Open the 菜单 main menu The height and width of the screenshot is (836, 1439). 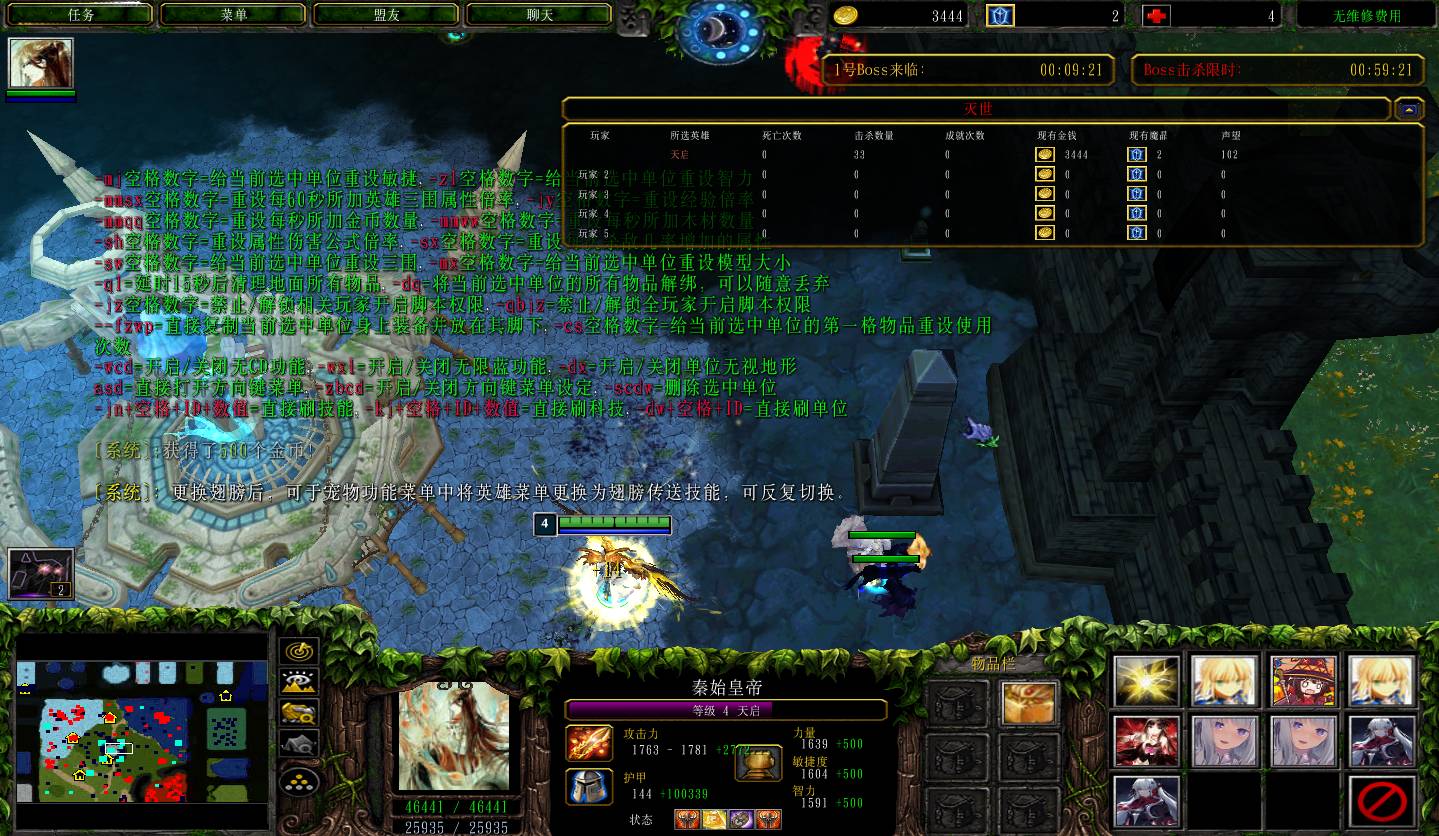pos(234,15)
